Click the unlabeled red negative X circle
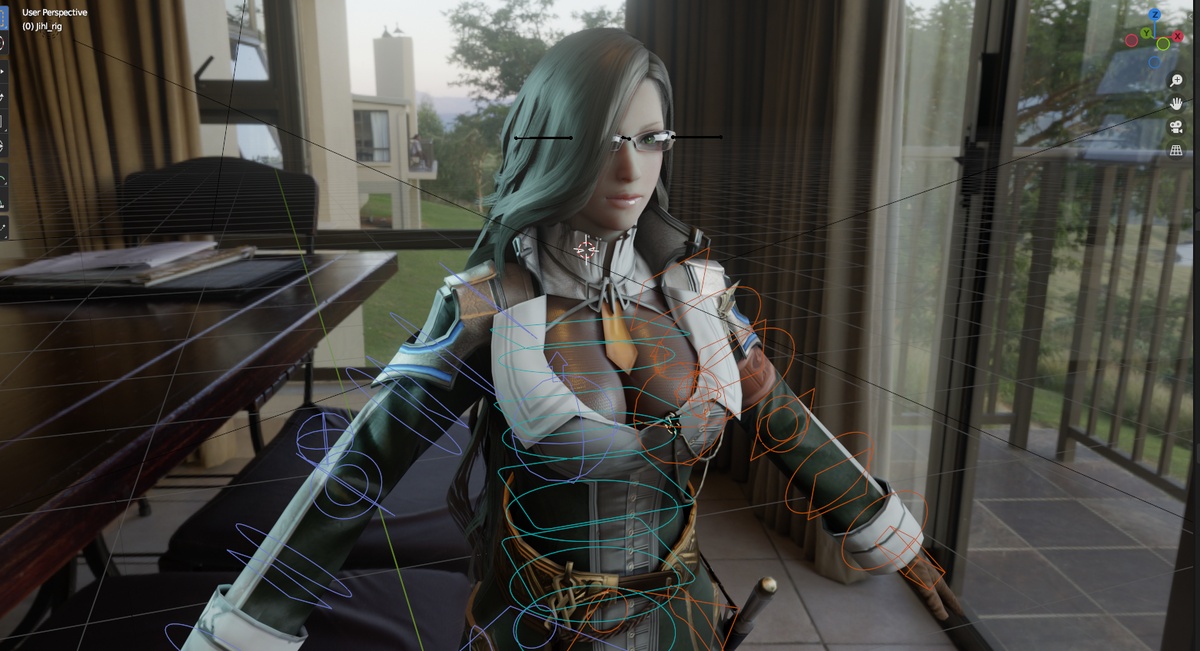 1131,39
